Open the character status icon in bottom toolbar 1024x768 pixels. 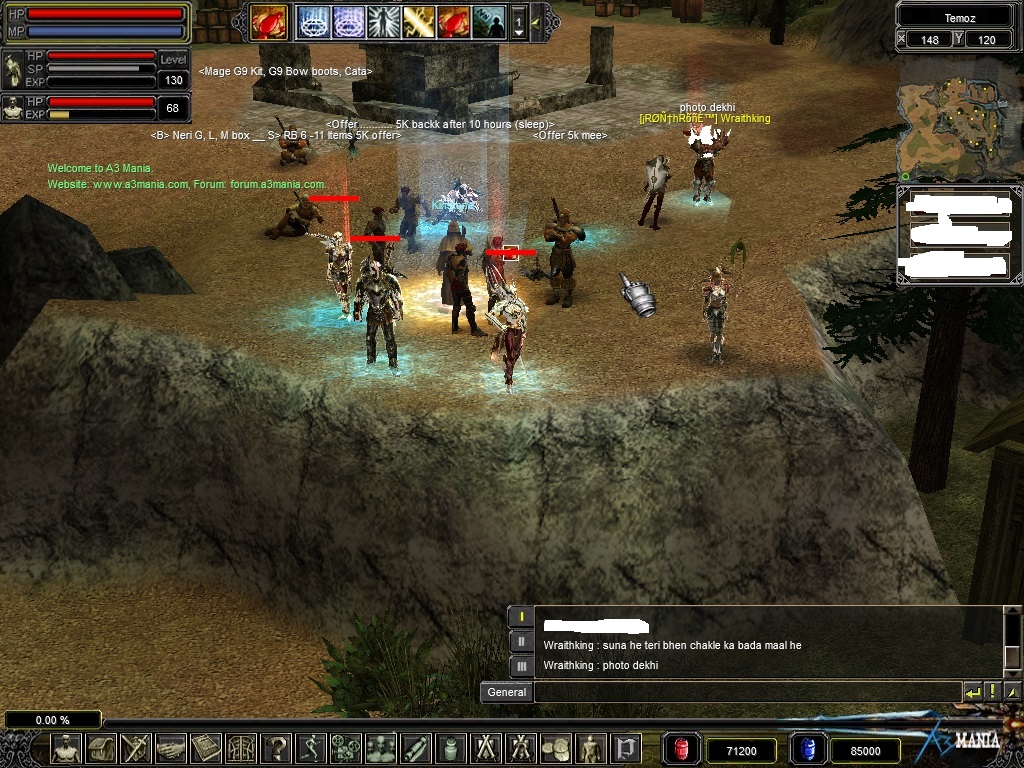[x=67, y=748]
